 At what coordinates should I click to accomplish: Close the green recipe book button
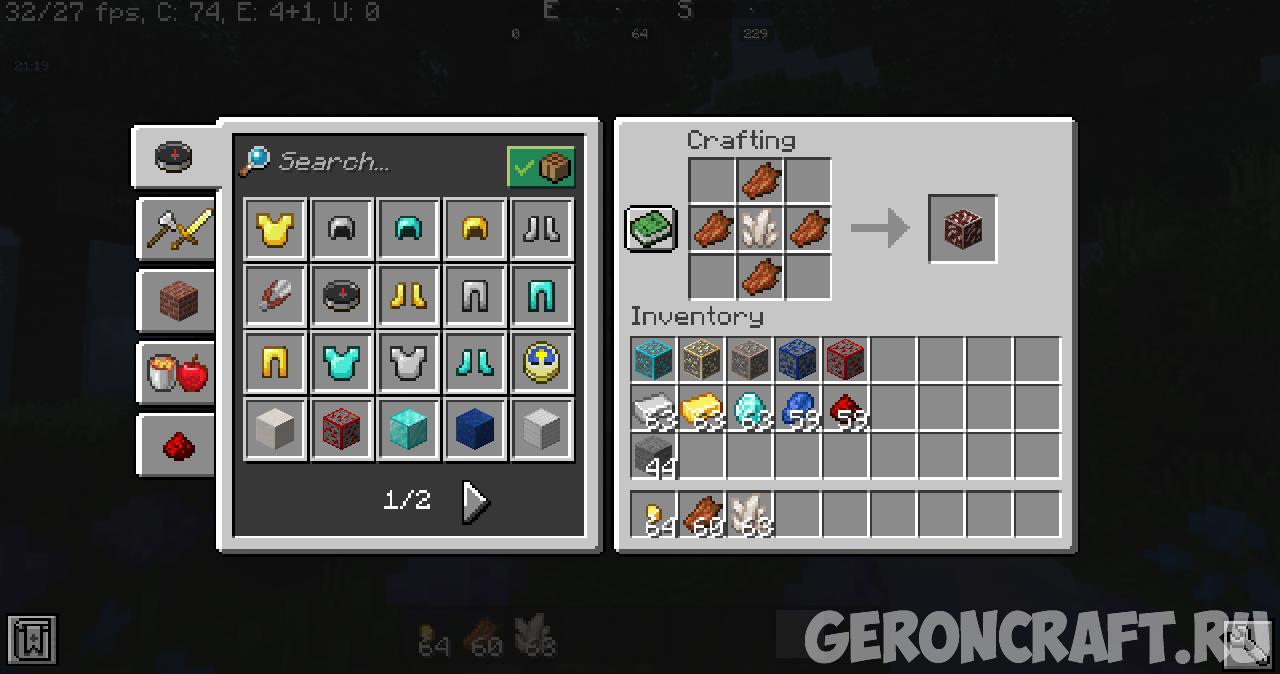pos(652,229)
